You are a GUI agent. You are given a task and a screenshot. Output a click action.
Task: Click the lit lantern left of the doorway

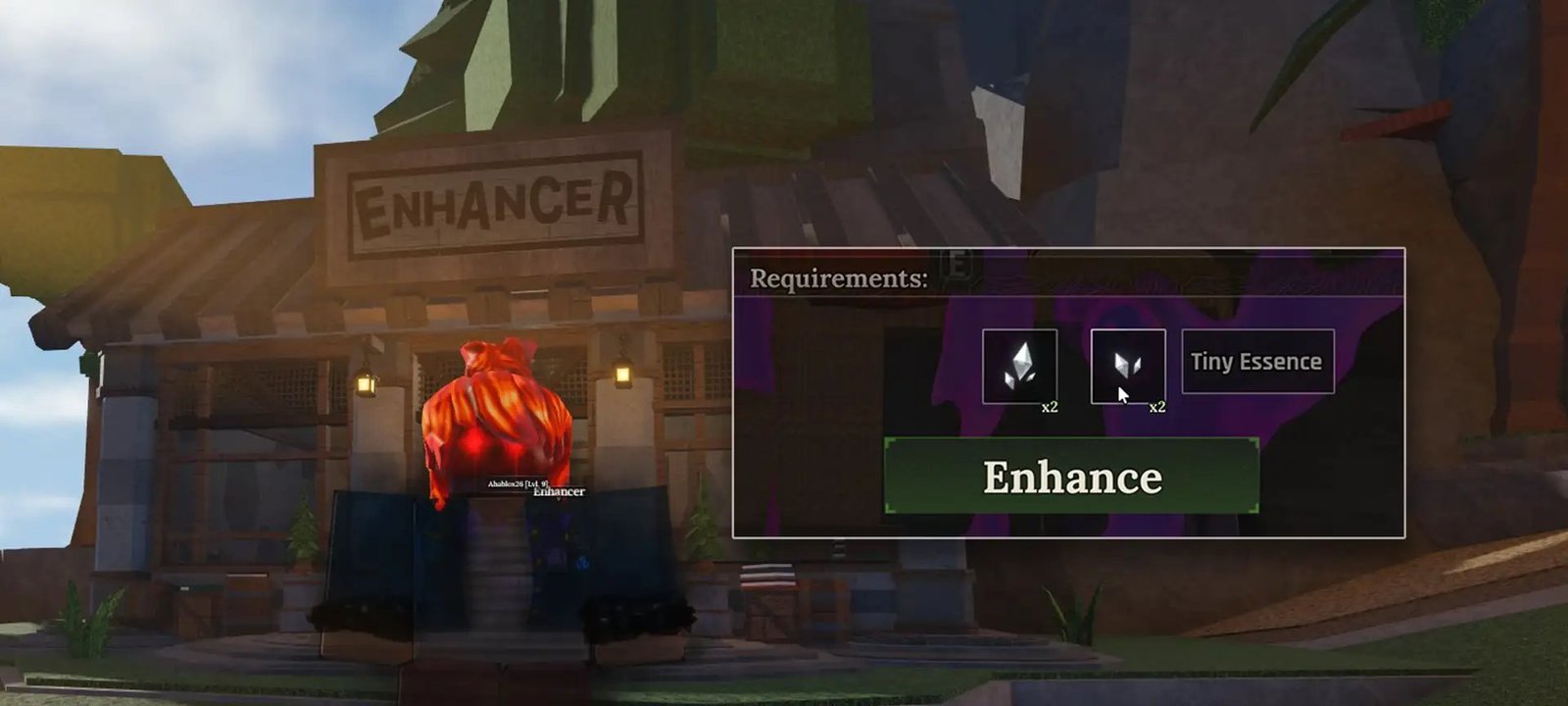[365, 383]
